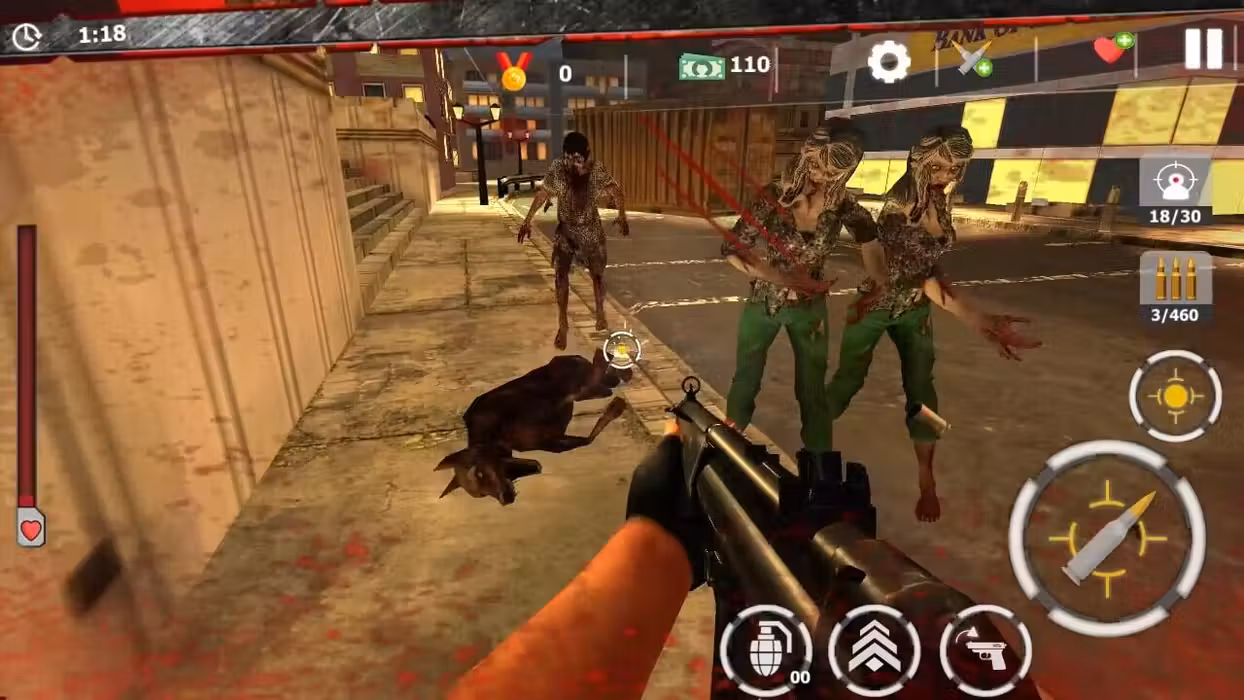The height and width of the screenshot is (700, 1244).
Task: Pause the game
Action: pyautogui.click(x=1203, y=48)
